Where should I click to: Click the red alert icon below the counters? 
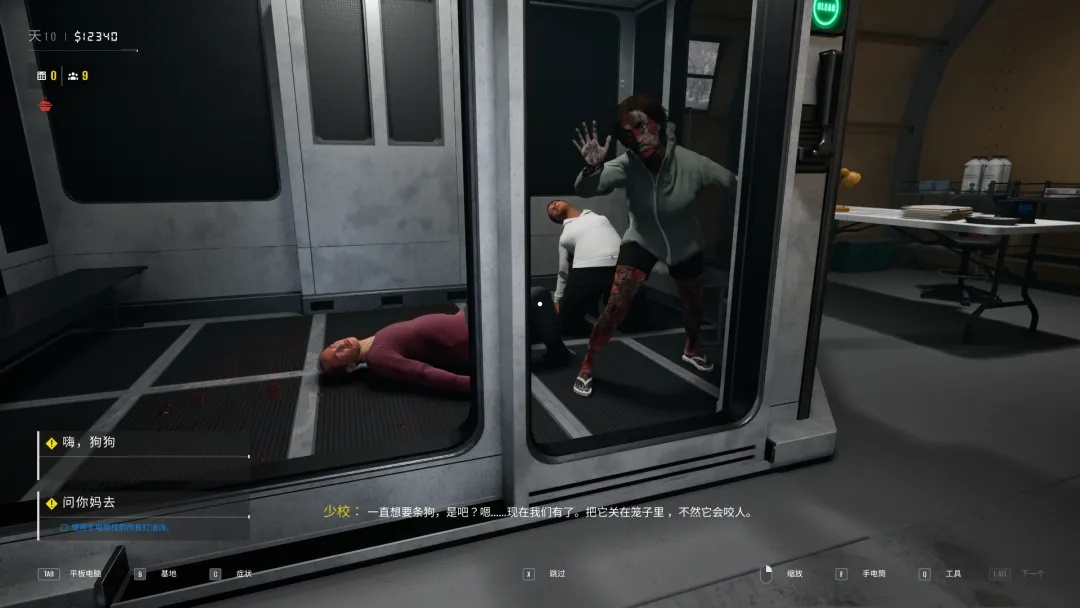pos(44,105)
